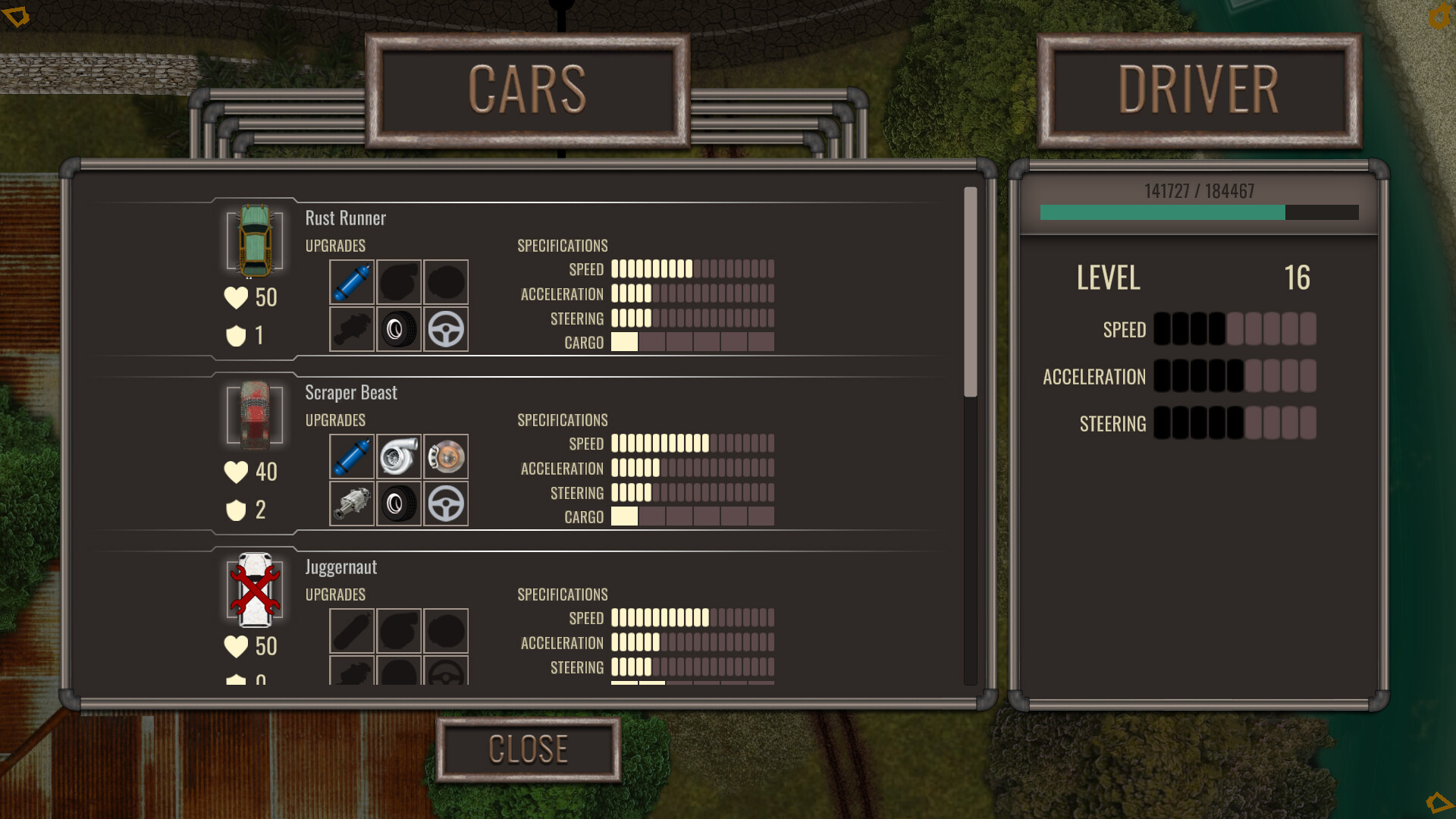Click the green experience progress bar
Screen dimensions: 1456x819
pos(1160,213)
